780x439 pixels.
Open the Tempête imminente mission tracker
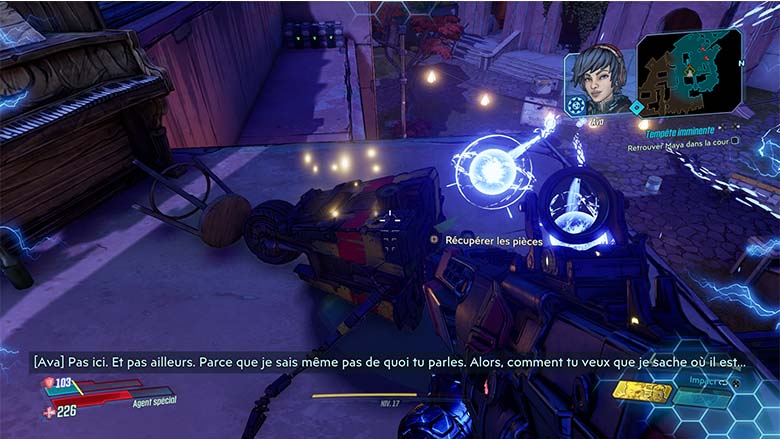coord(680,131)
